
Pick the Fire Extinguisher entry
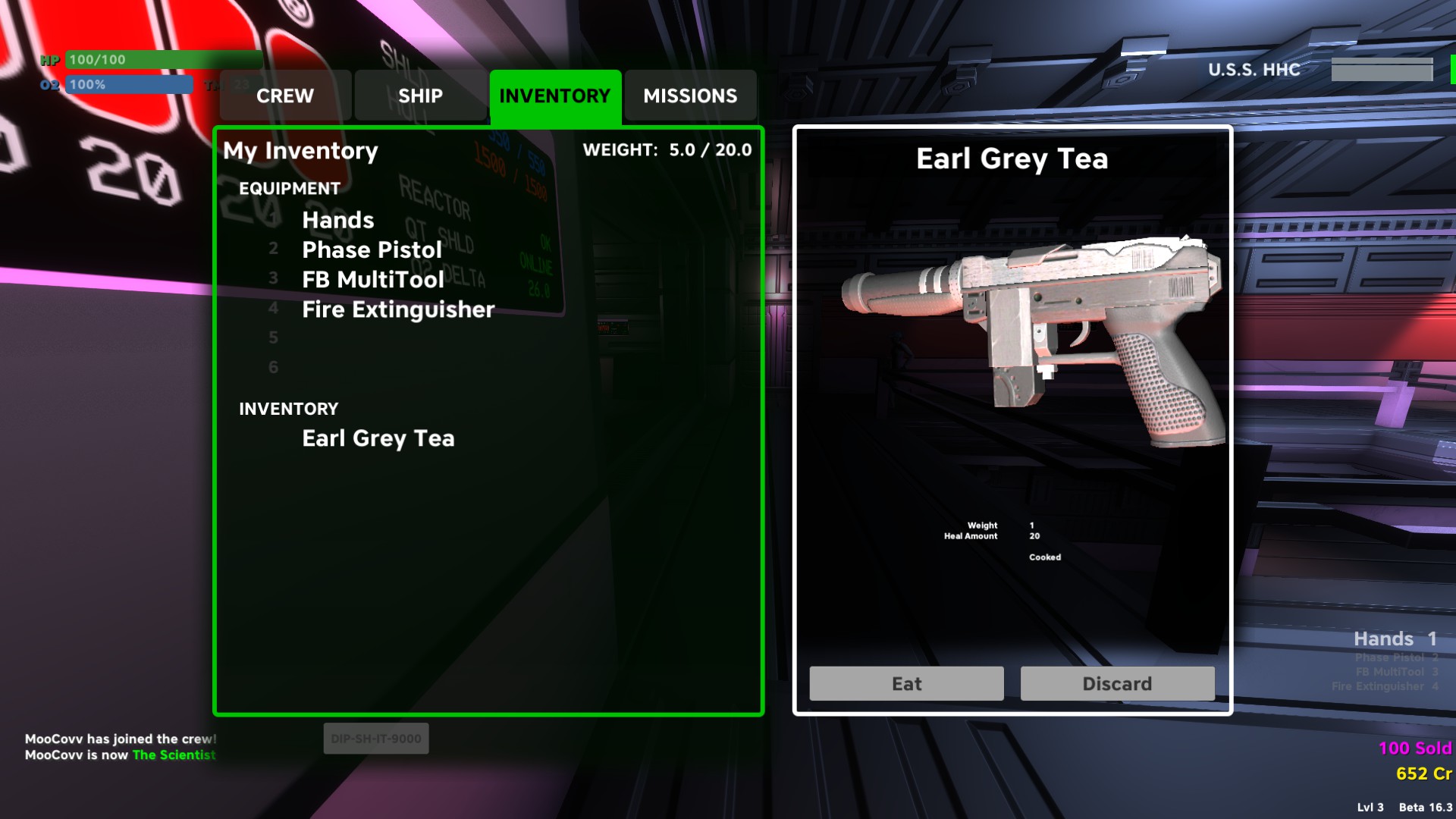click(x=398, y=309)
